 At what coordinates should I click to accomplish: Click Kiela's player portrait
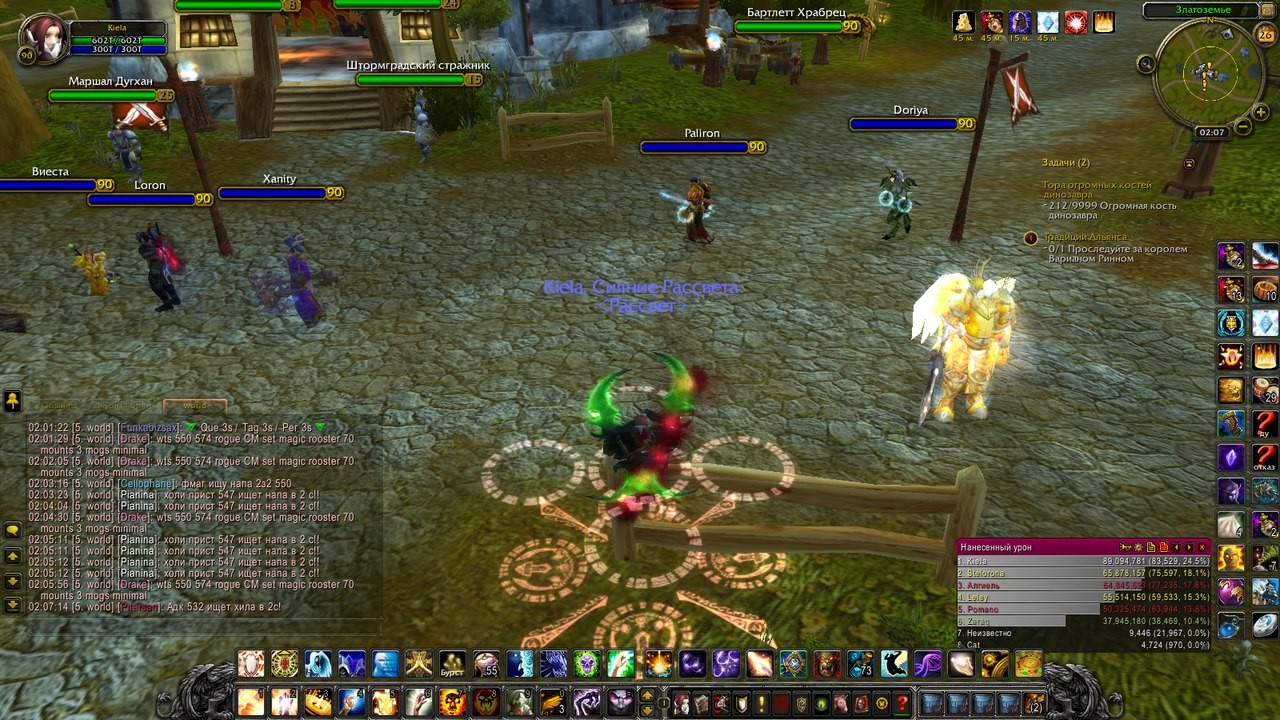click(x=43, y=37)
